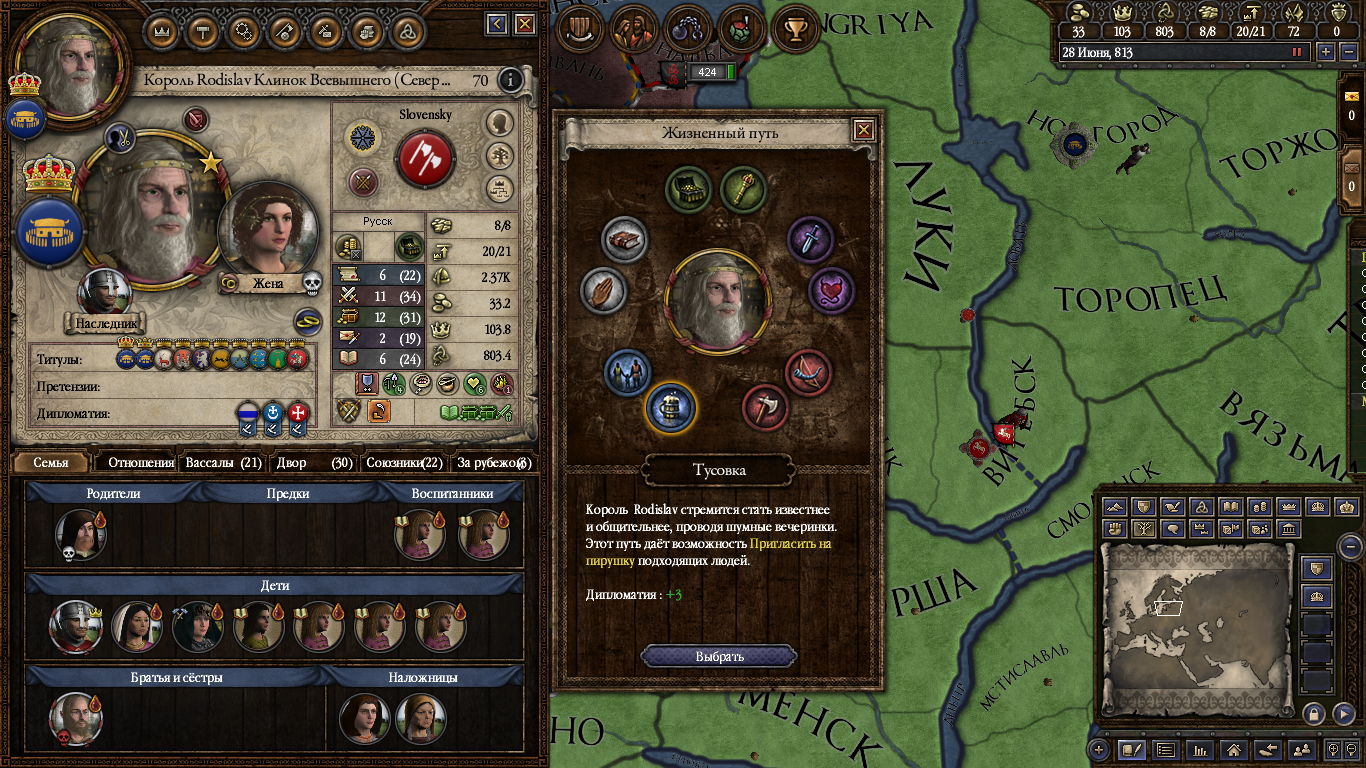Increase game speed with the plus button
This screenshot has height=768, width=1366.
[1326, 52]
